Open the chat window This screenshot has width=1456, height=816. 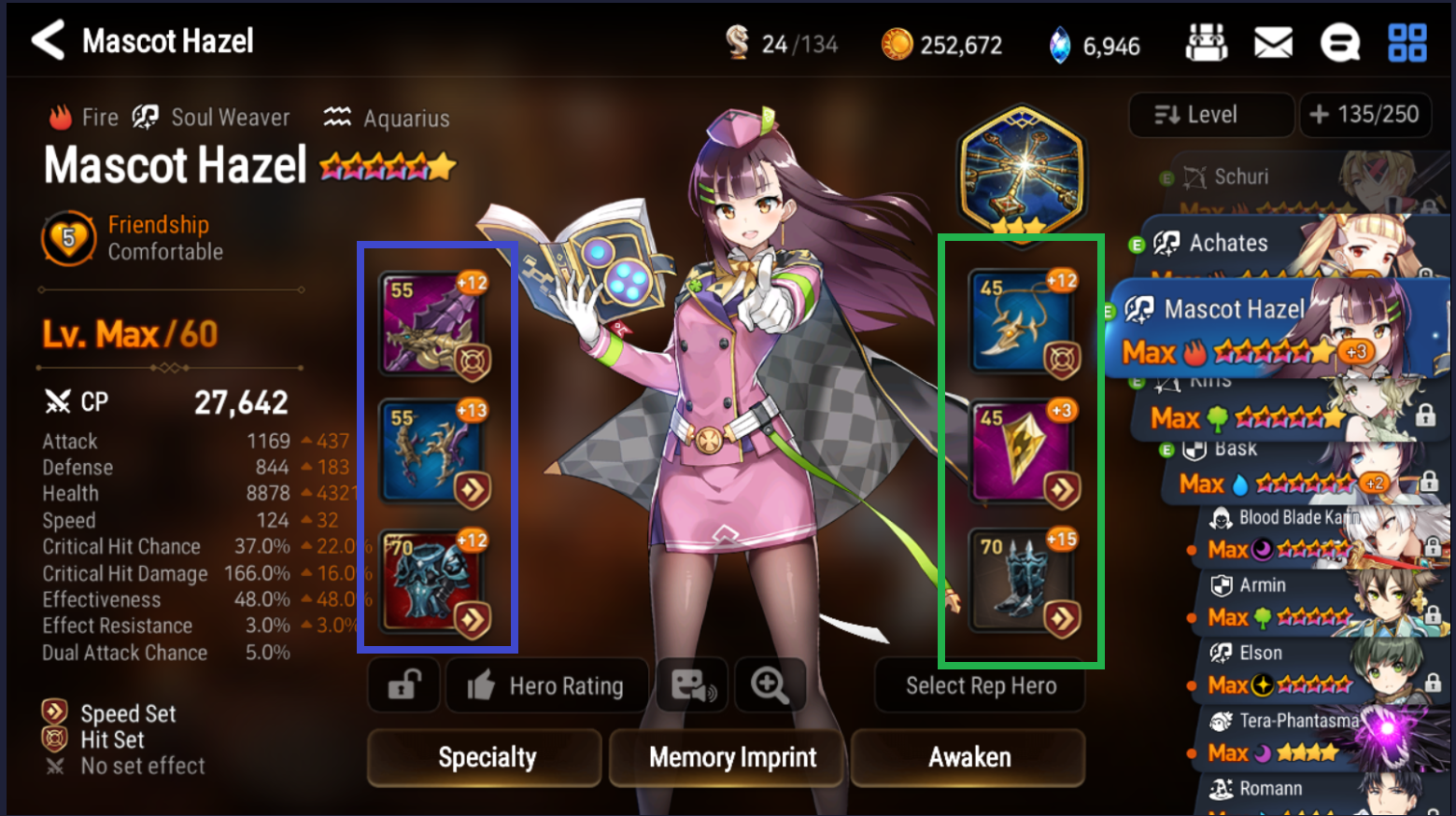tap(1340, 41)
